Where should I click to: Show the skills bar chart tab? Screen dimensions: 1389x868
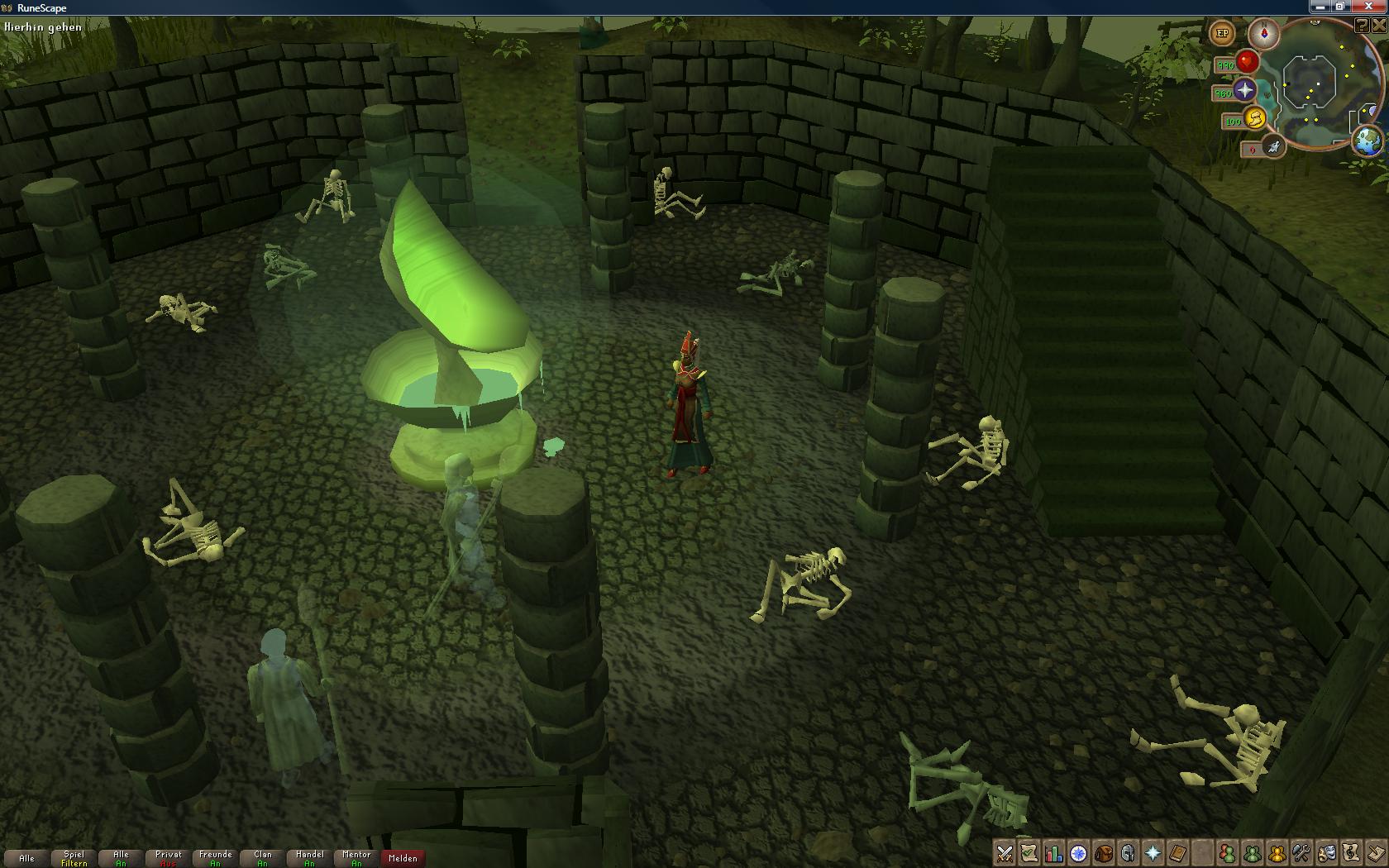coord(1053,853)
